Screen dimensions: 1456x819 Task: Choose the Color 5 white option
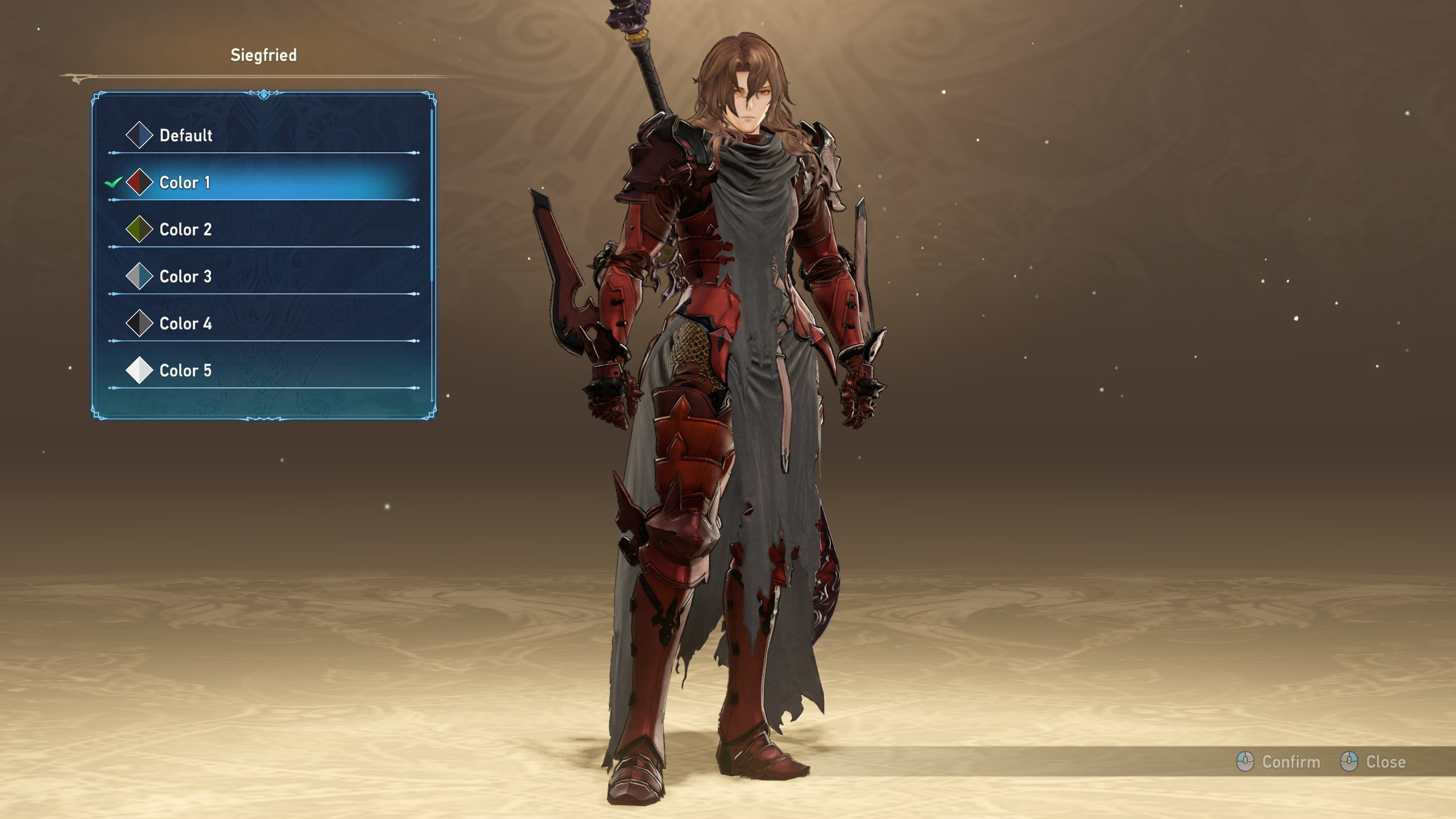click(x=185, y=371)
